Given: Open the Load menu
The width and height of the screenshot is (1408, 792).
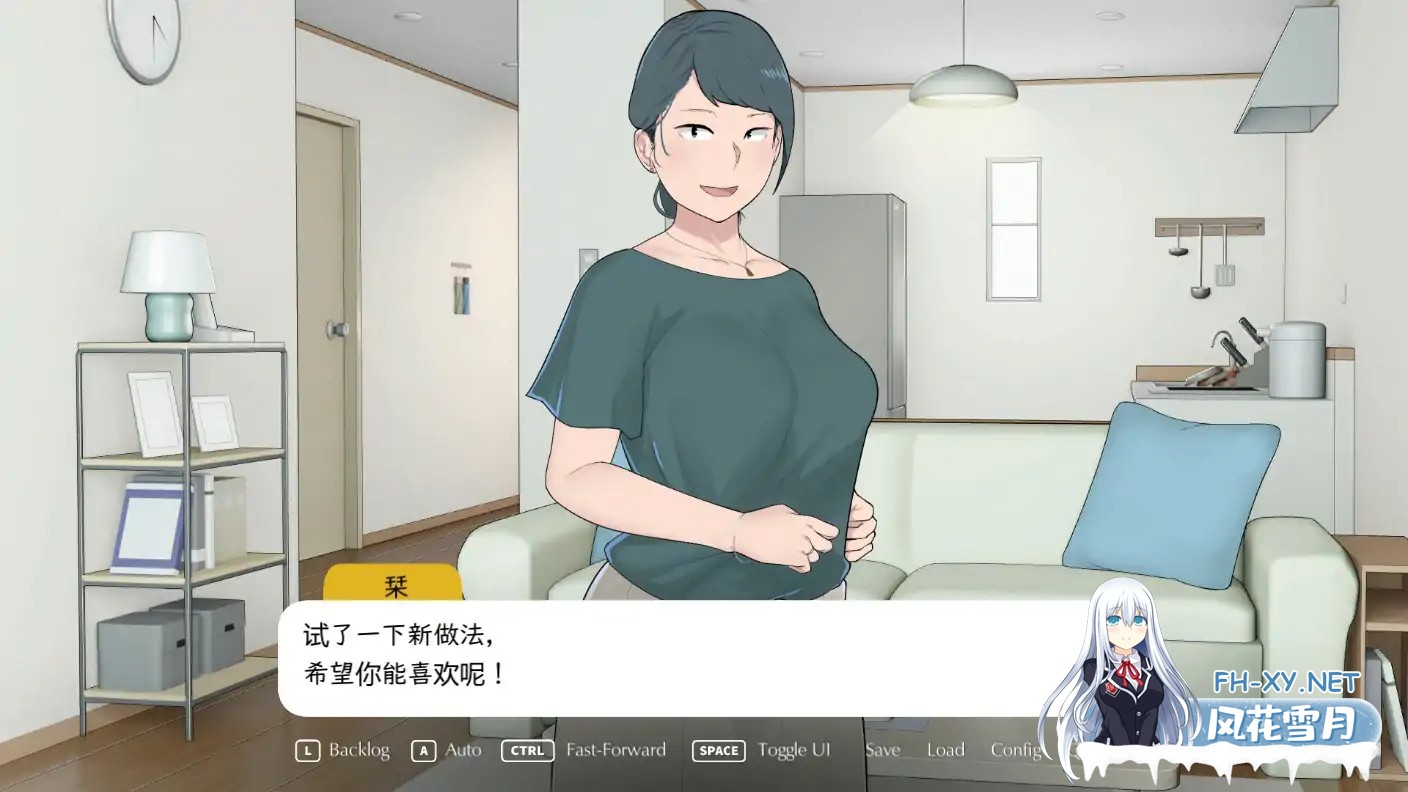Looking at the screenshot, I should click(945, 750).
